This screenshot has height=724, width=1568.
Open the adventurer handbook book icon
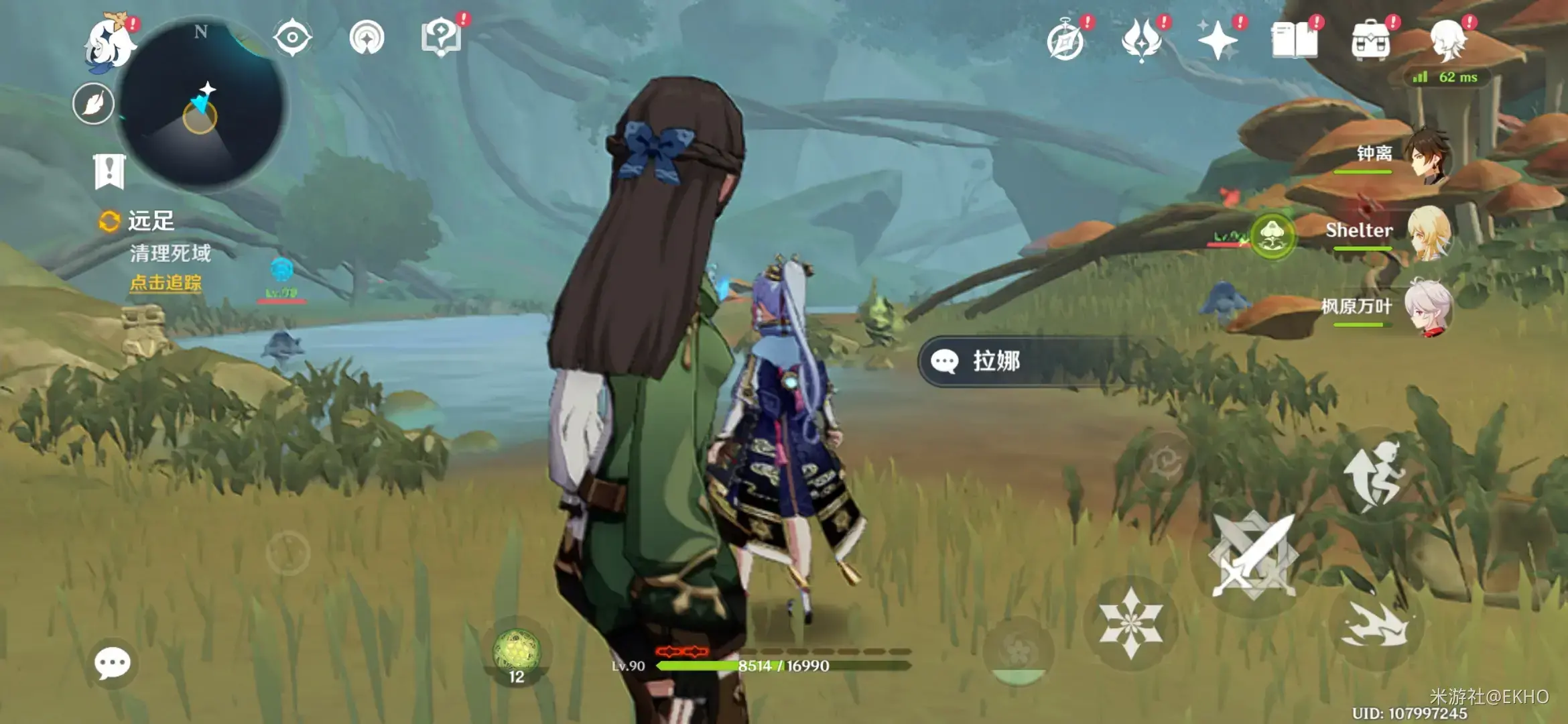pos(1295,42)
